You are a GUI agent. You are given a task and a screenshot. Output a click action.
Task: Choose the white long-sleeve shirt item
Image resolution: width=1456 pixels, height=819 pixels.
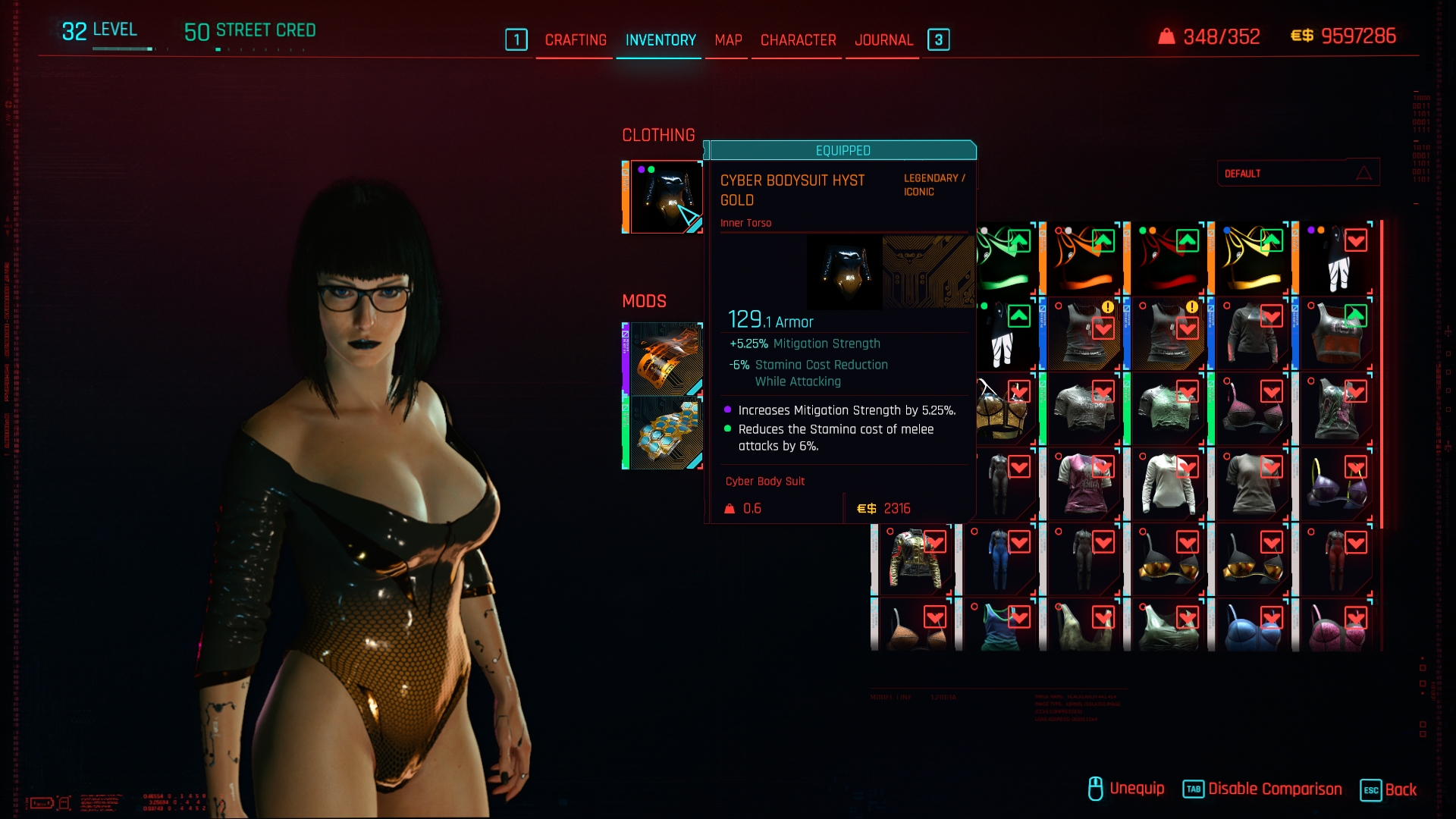(1169, 484)
